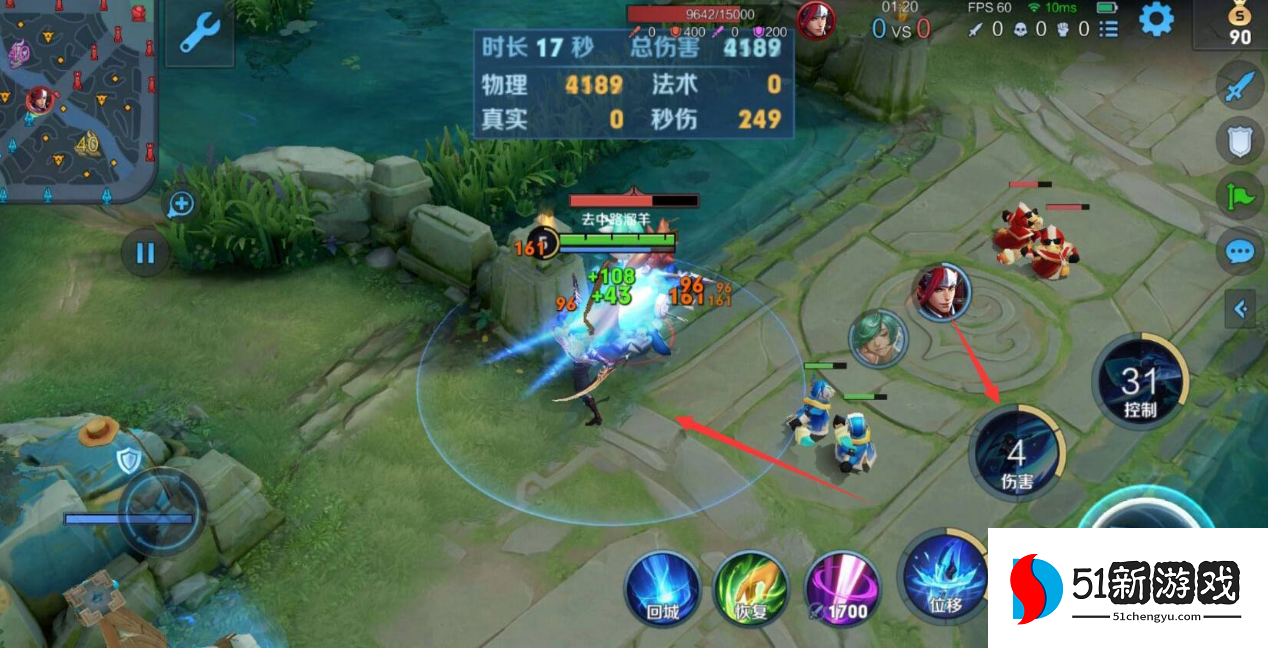Open the gear settings menu

point(1156,19)
